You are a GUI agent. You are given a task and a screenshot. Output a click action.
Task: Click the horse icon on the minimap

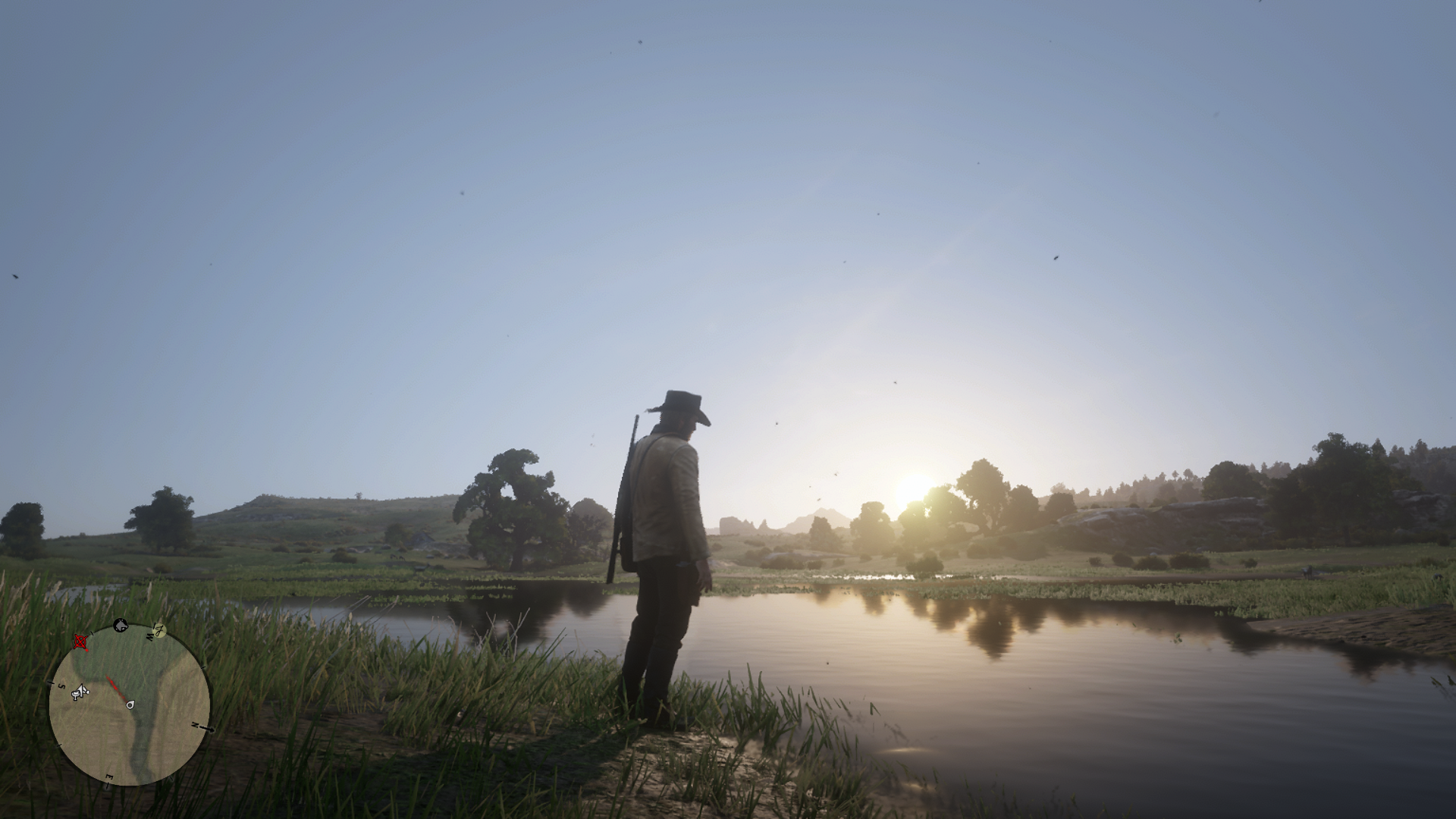(121, 626)
